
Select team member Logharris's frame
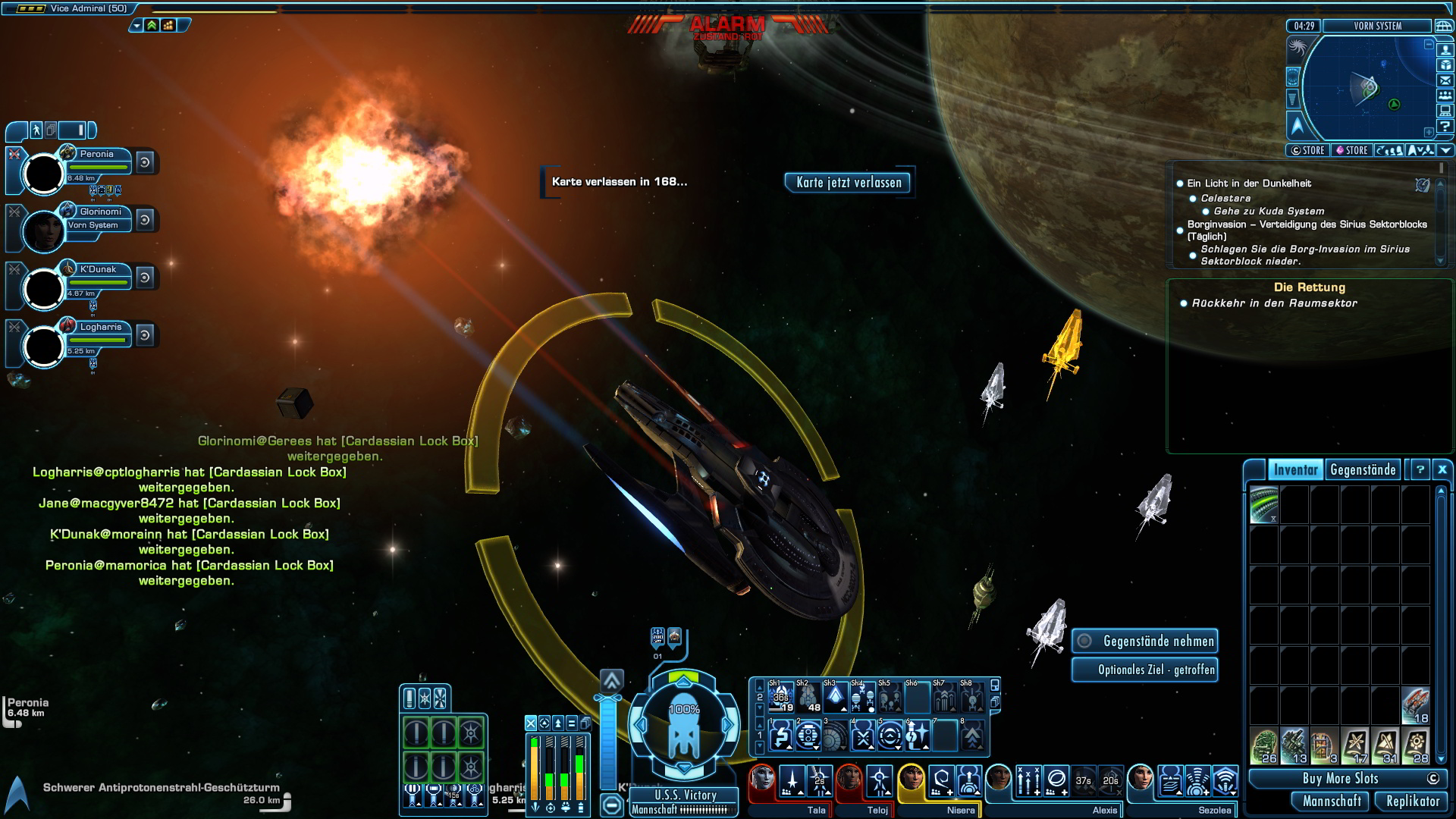[x=44, y=346]
